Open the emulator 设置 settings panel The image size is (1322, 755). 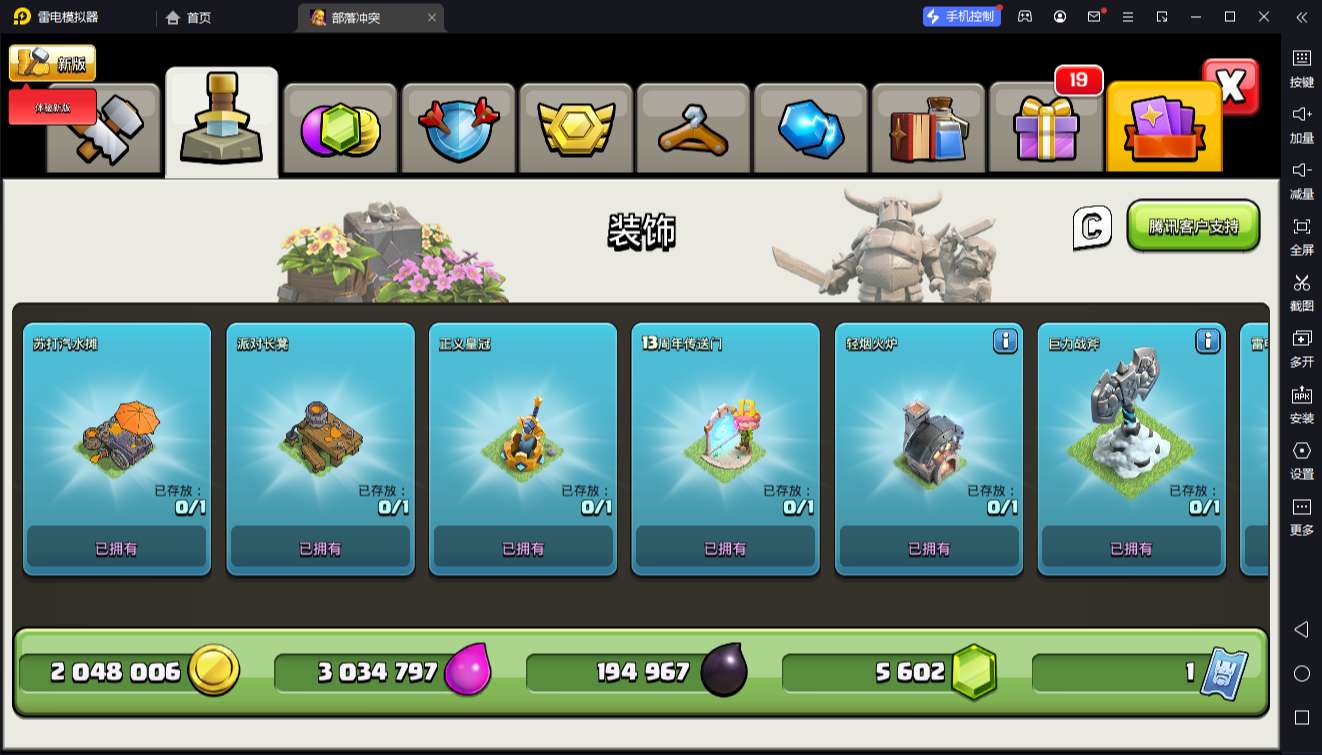click(1301, 459)
